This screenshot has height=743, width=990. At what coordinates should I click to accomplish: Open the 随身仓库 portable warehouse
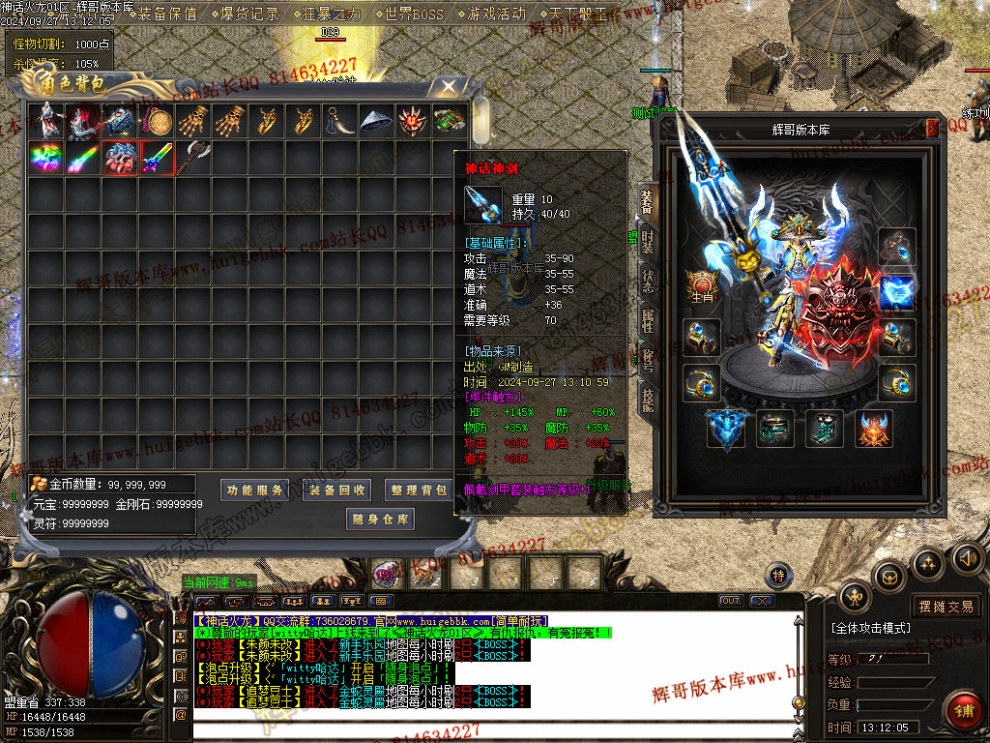click(x=380, y=519)
